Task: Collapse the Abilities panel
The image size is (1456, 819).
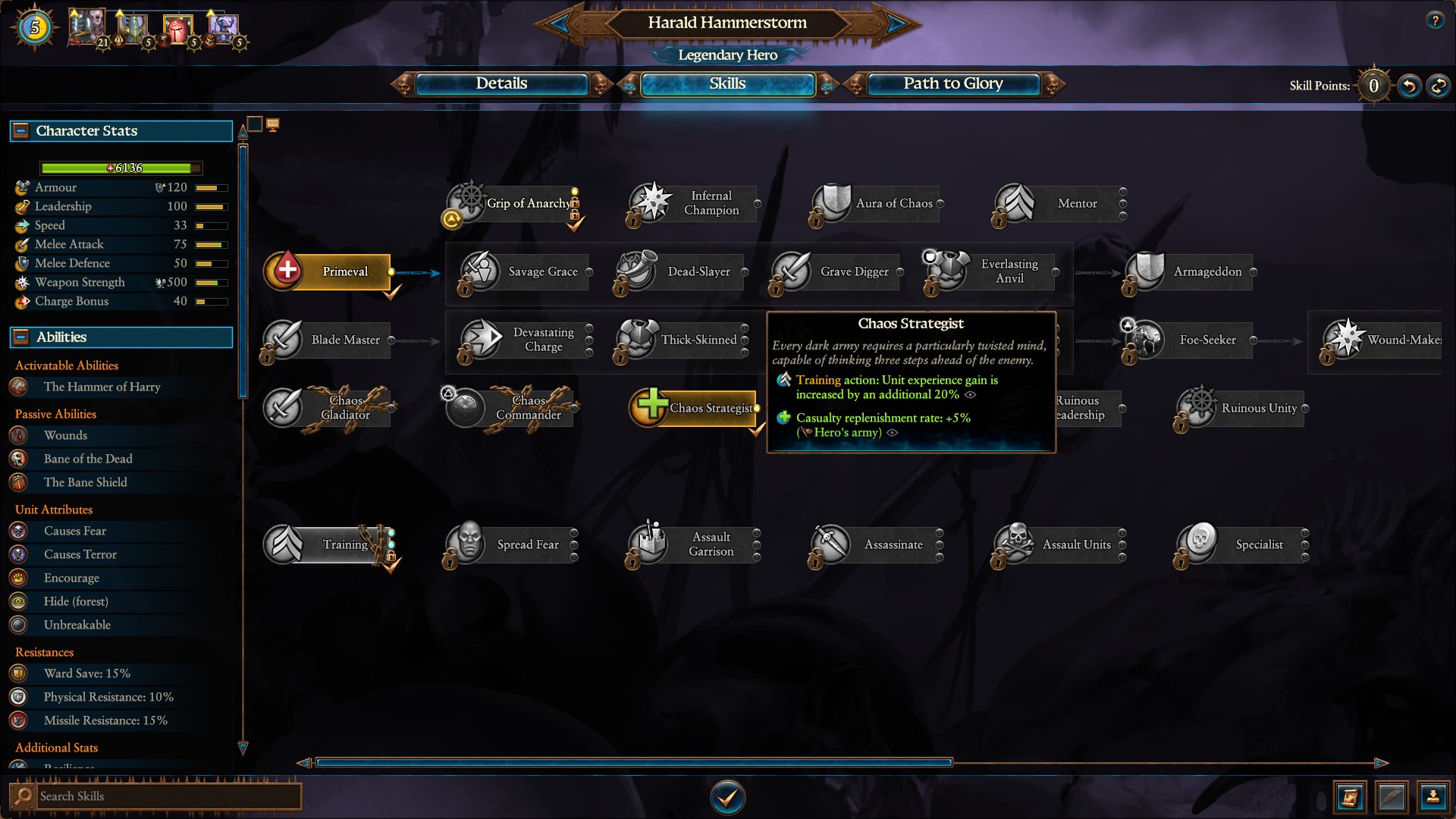Action: [x=20, y=337]
